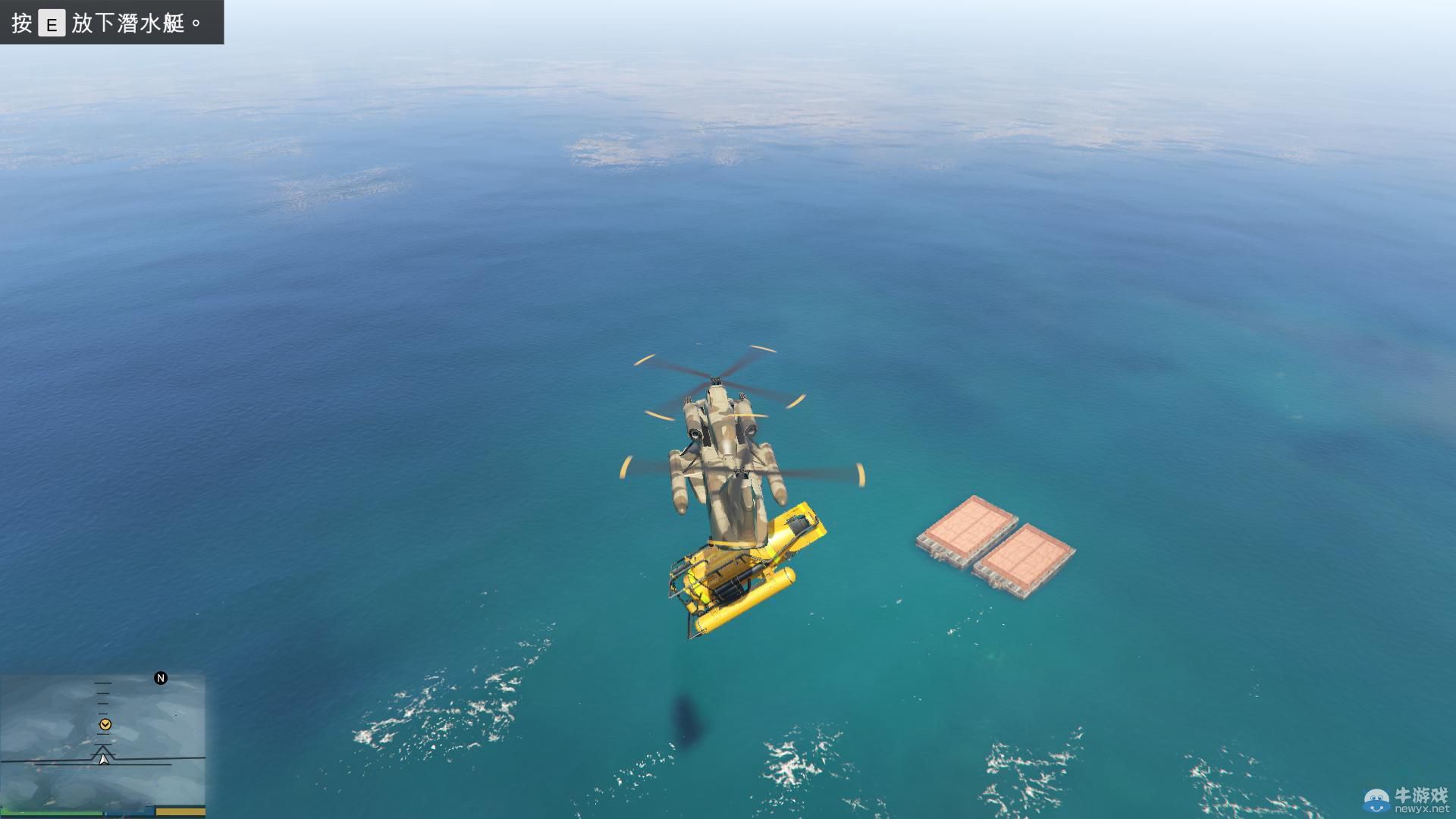1456x819 pixels.
Task: Click the N compass indicator on the minimap
Action: point(160,677)
